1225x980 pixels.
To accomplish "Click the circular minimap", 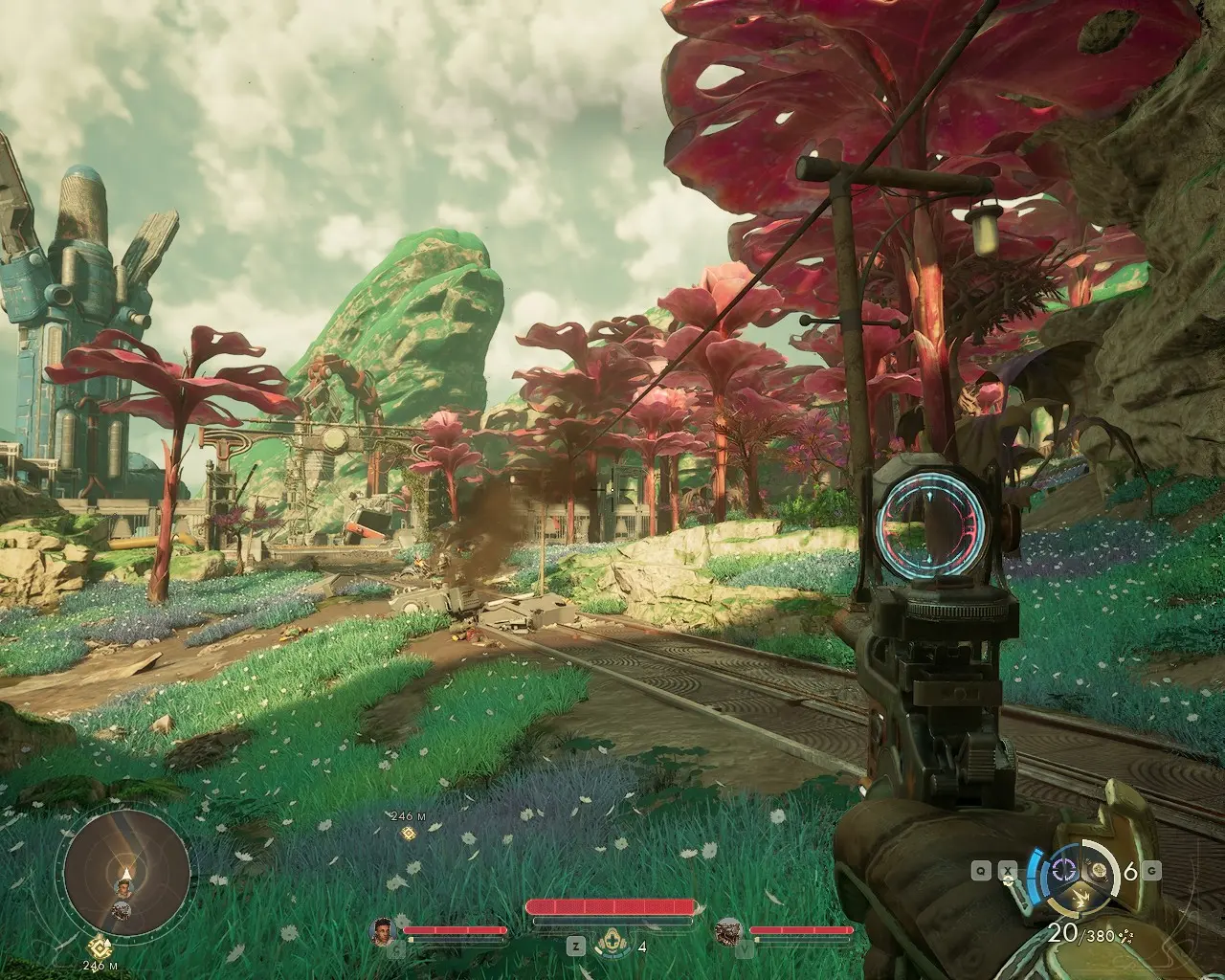I will tap(122, 876).
